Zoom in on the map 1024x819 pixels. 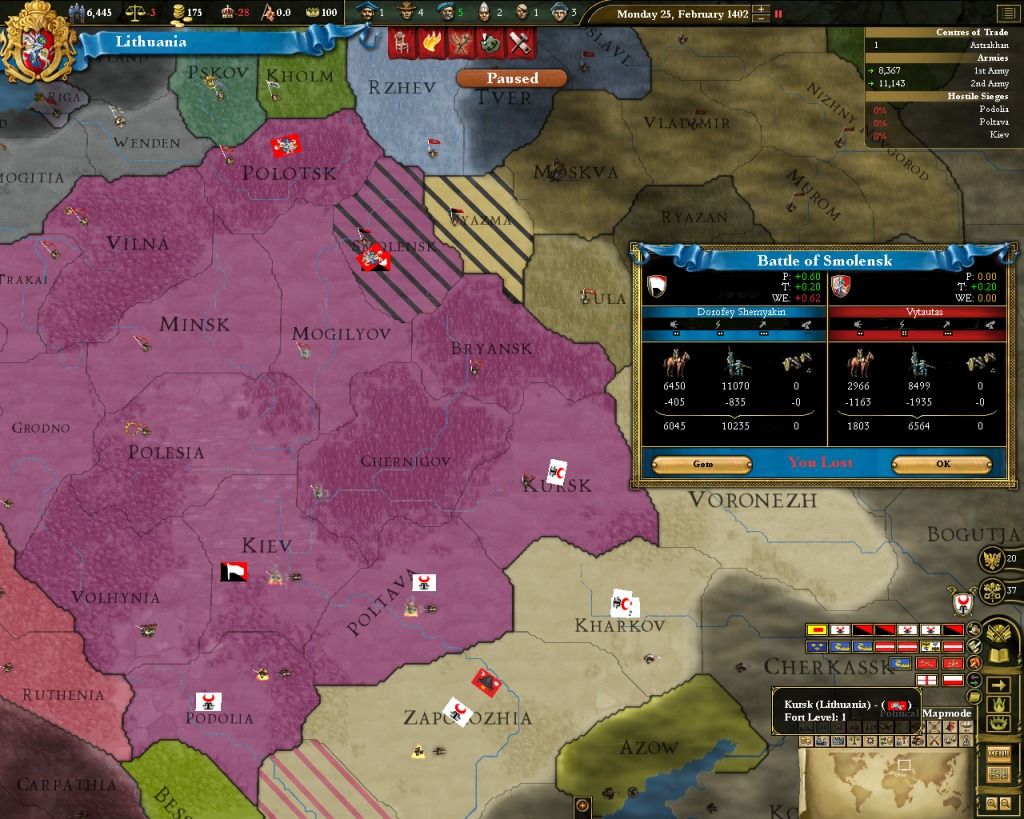tap(990, 803)
